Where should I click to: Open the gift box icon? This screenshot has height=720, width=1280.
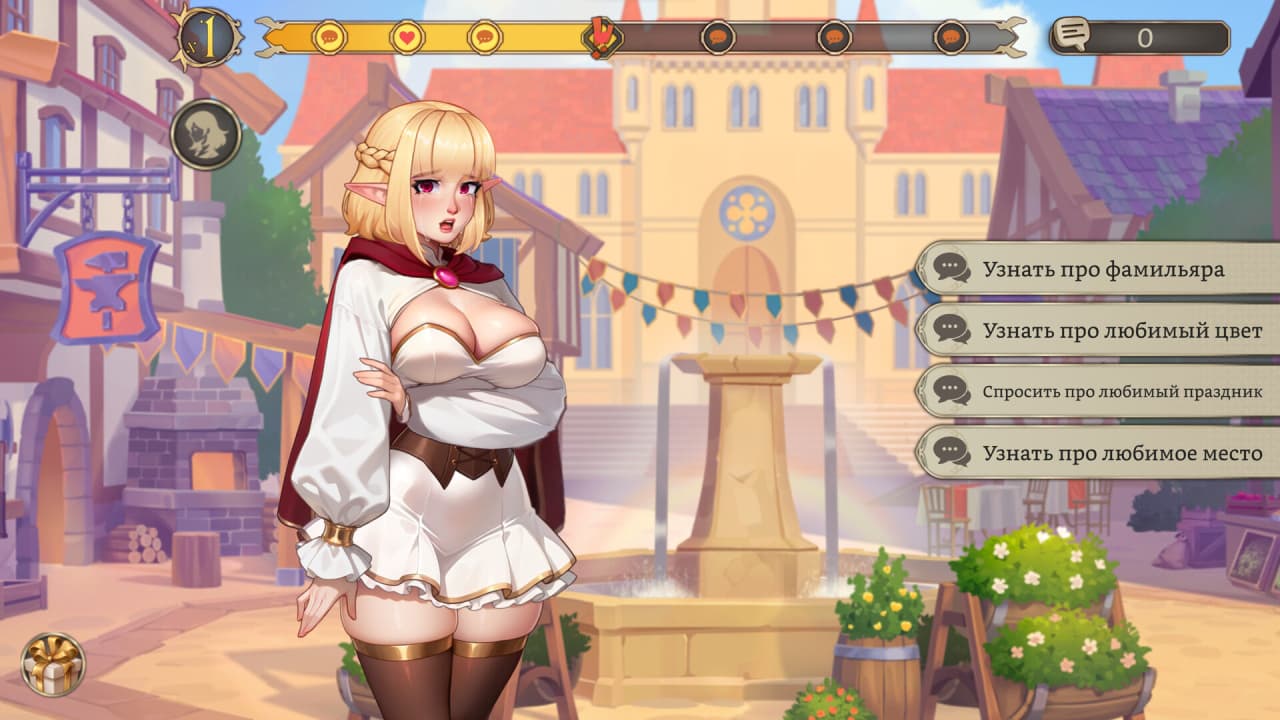point(53,664)
